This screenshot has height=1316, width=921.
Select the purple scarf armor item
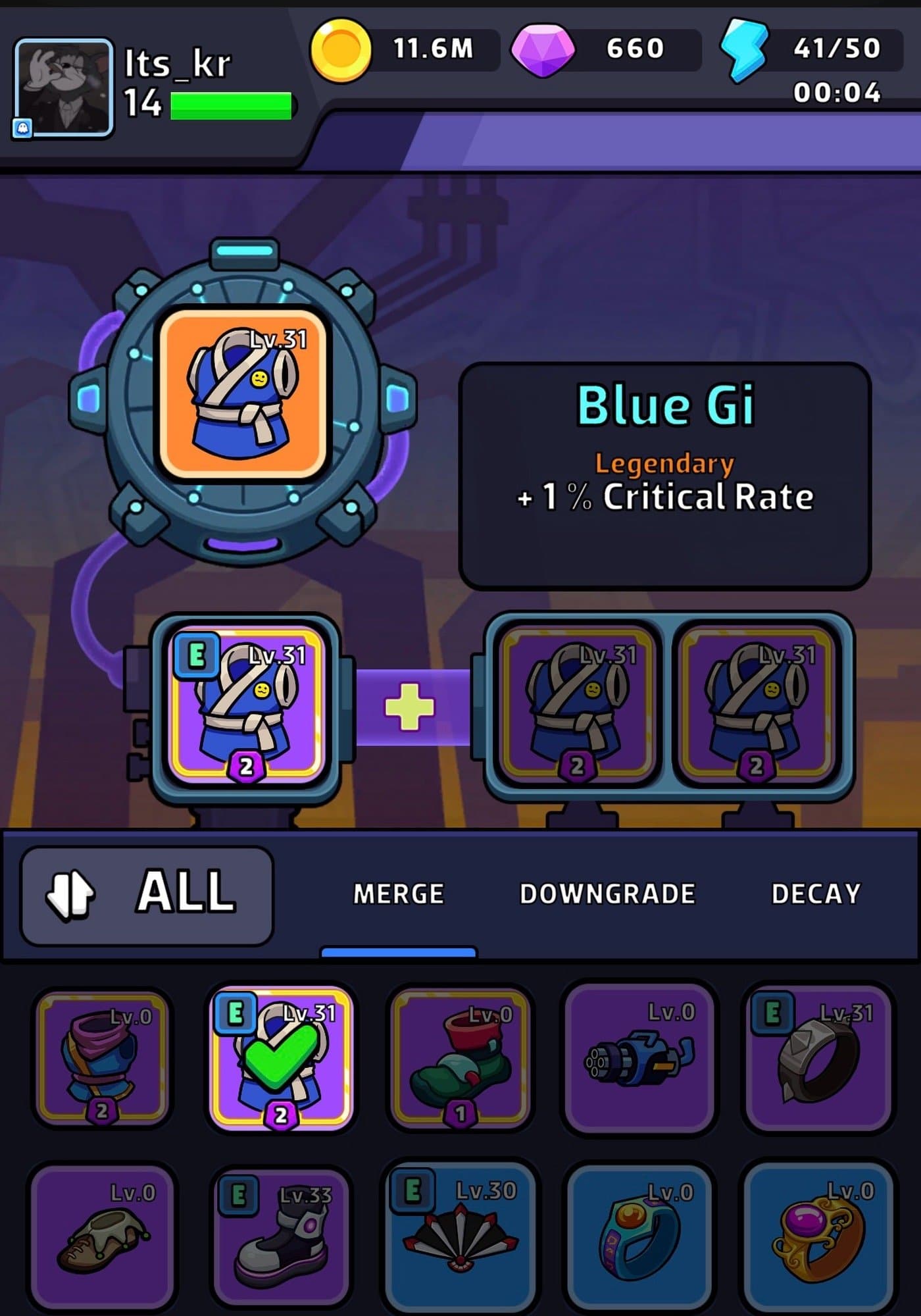point(102,1057)
